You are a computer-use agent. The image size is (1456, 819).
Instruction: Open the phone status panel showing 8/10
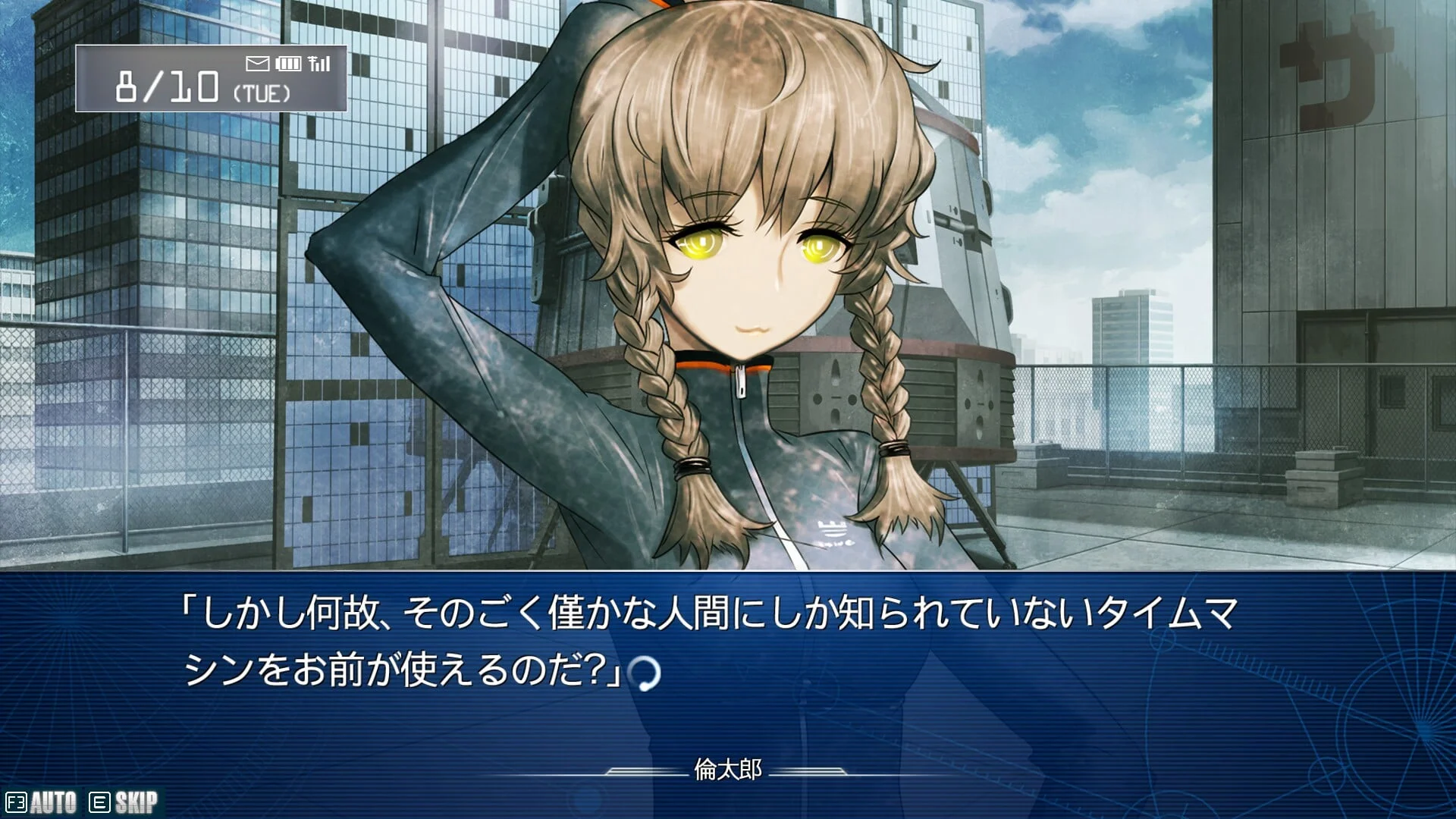tap(211, 79)
